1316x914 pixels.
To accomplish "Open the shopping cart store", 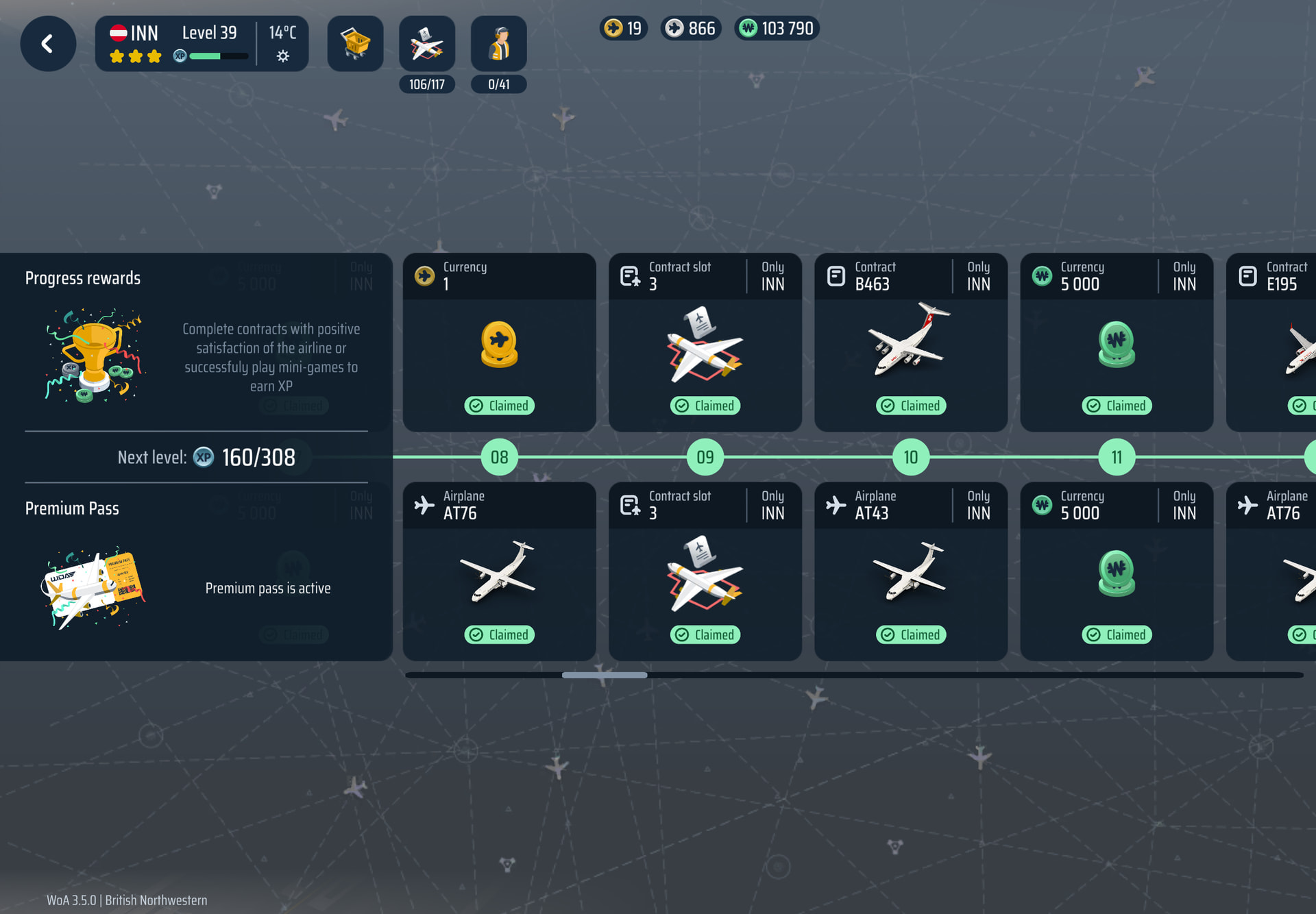I will (x=355, y=44).
